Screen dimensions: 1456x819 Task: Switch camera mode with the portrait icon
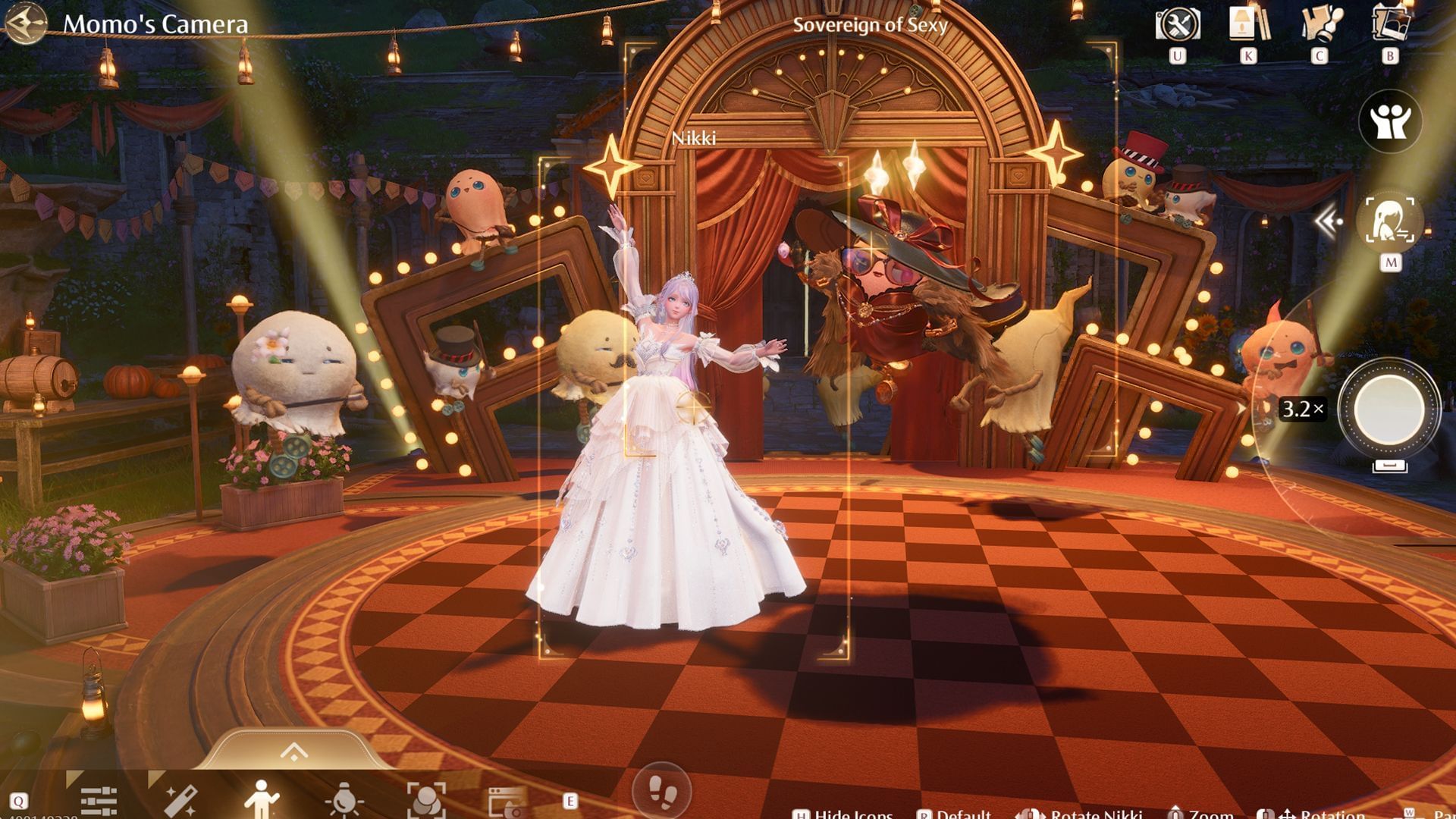coord(1389,221)
